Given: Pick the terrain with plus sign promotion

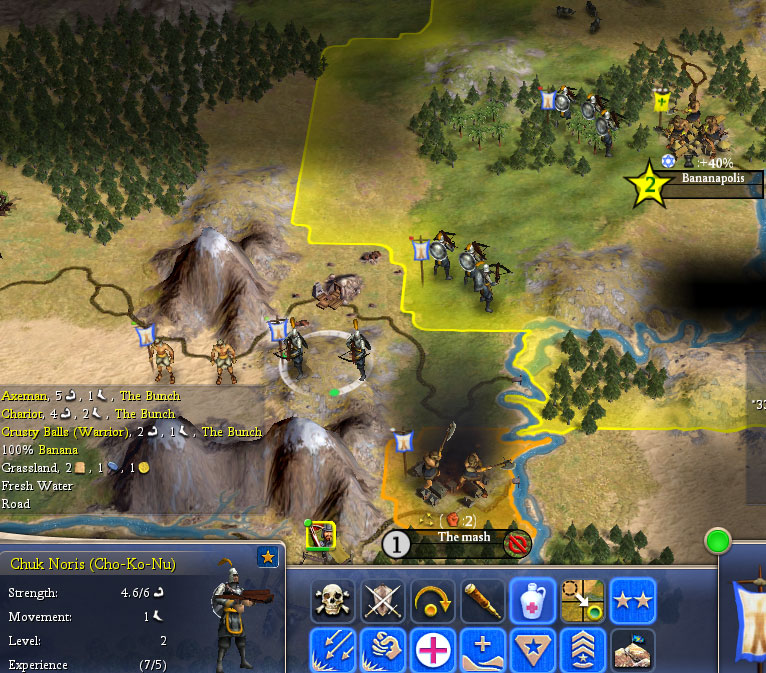Looking at the screenshot, I should 484,649.
